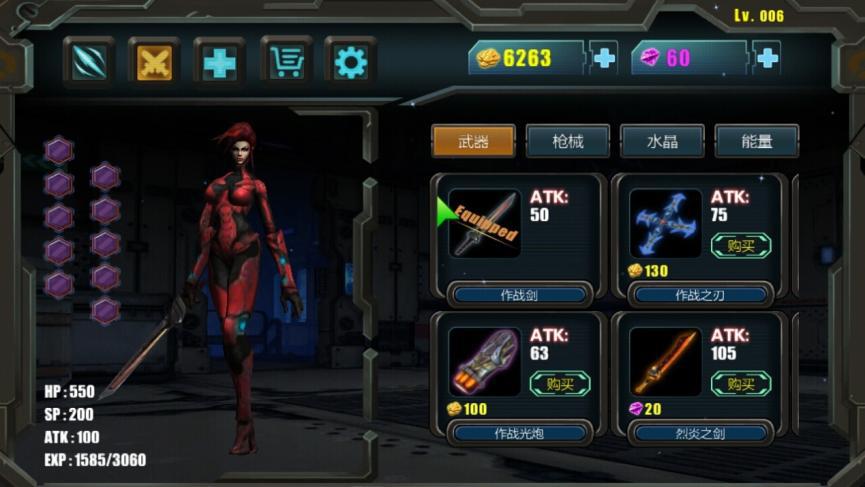Open the gear settings menu
865x487 pixels.
tap(351, 62)
